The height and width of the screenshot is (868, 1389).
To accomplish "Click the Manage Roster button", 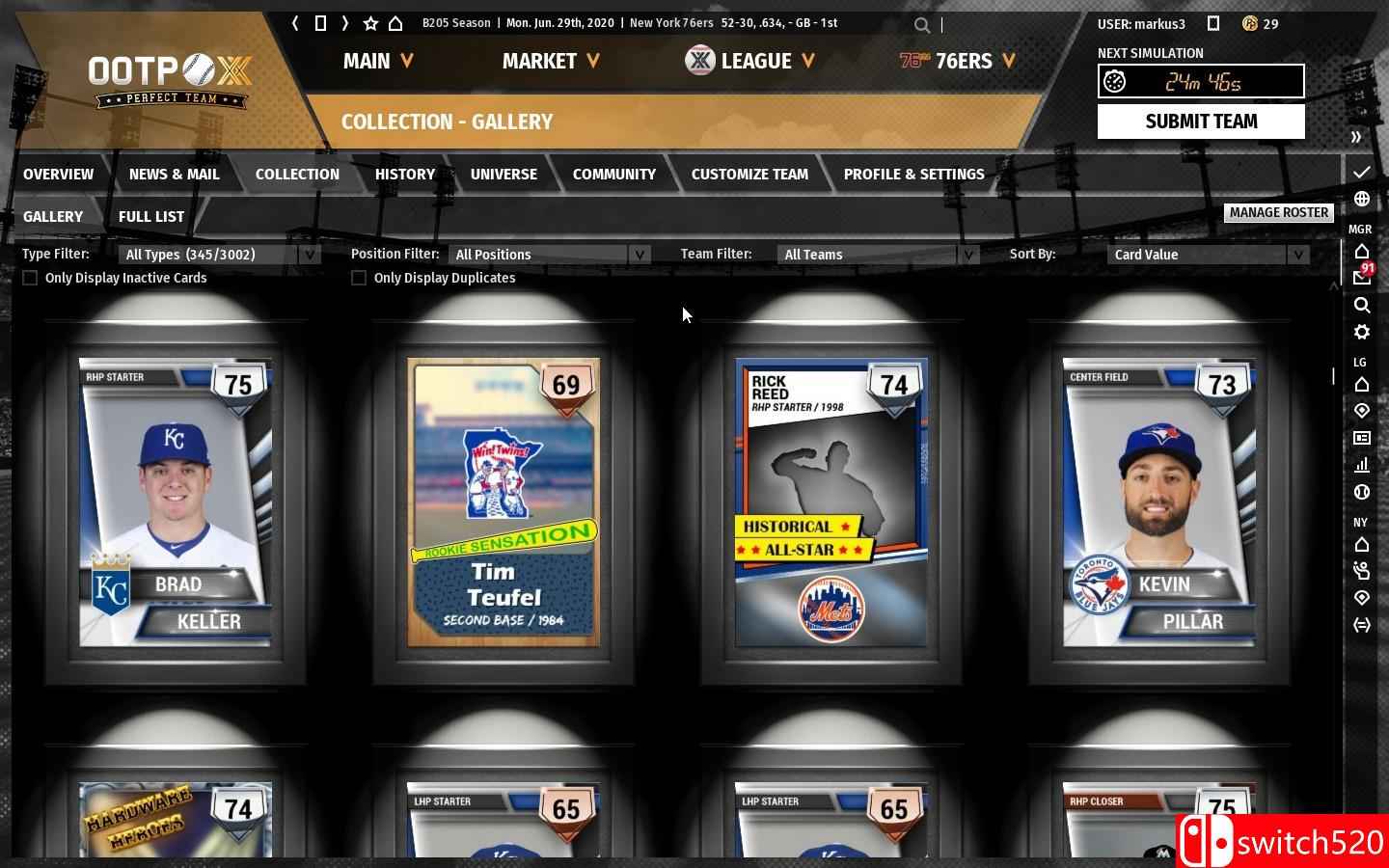I will point(1279,212).
